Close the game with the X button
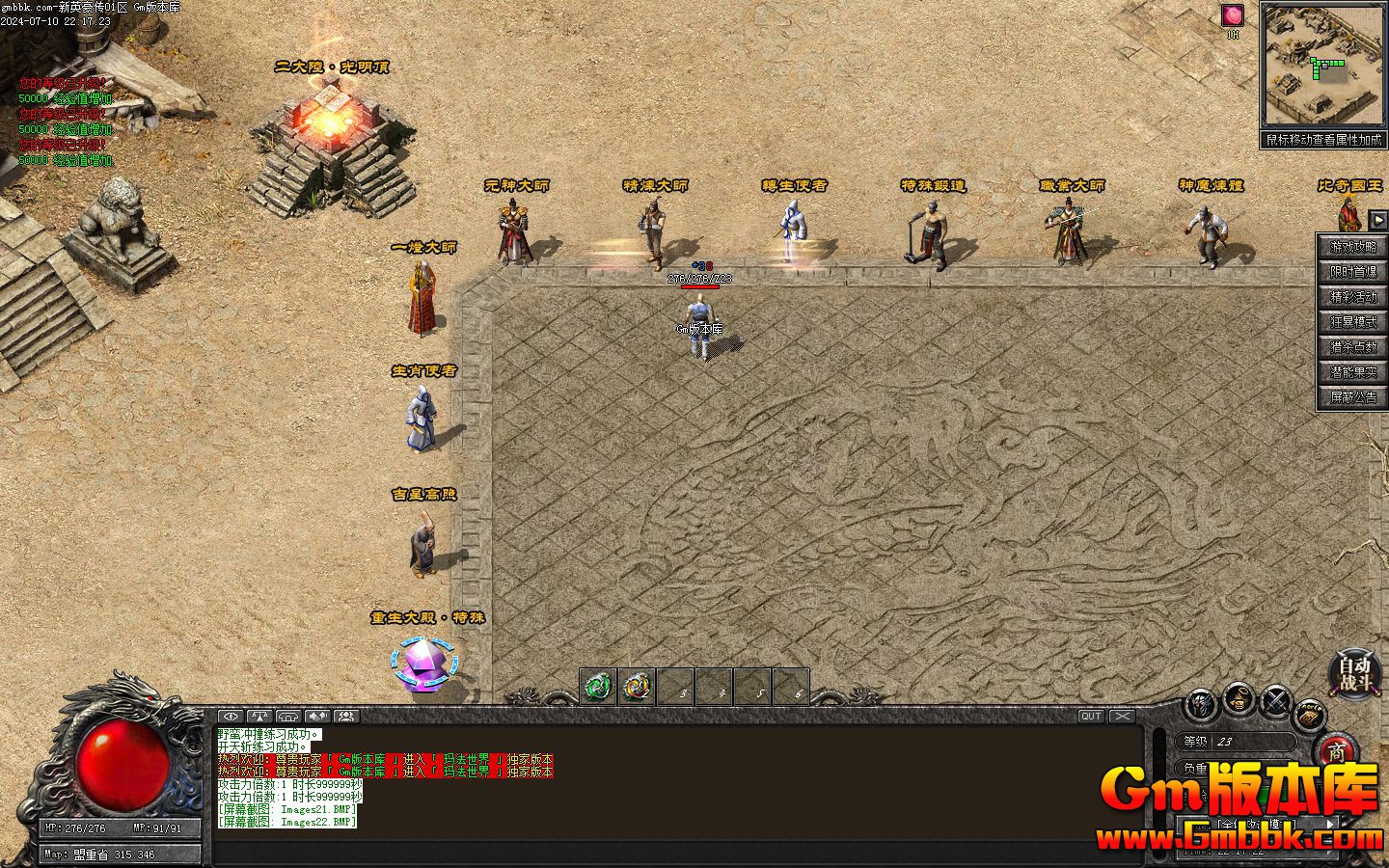Image resolution: width=1389 pixels, height=868 pixels. [x=1122, y=717]
